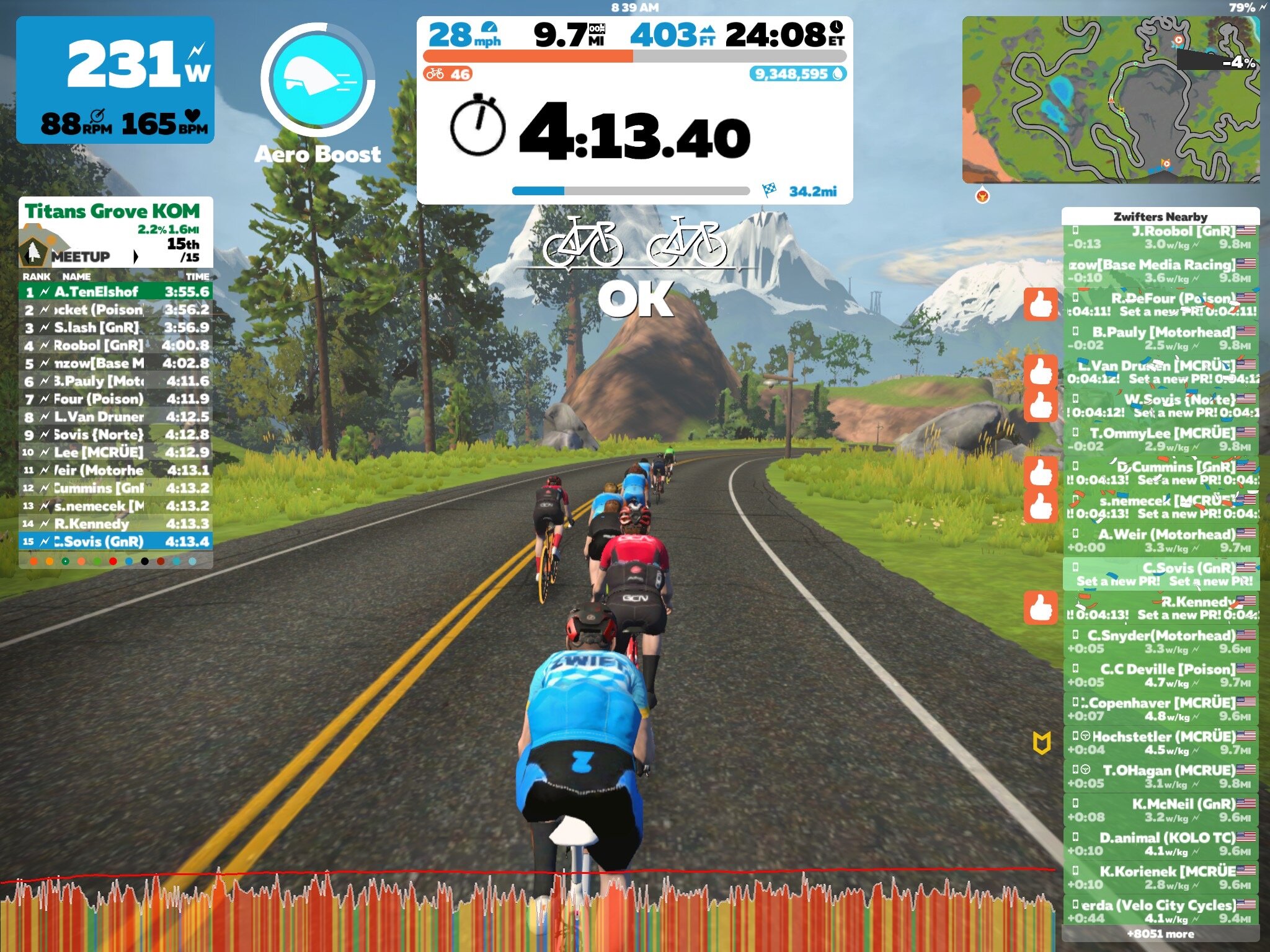Click the OK drafting bikes indicator
This screenshot has width=1270, height=952.
coord(635,267)
